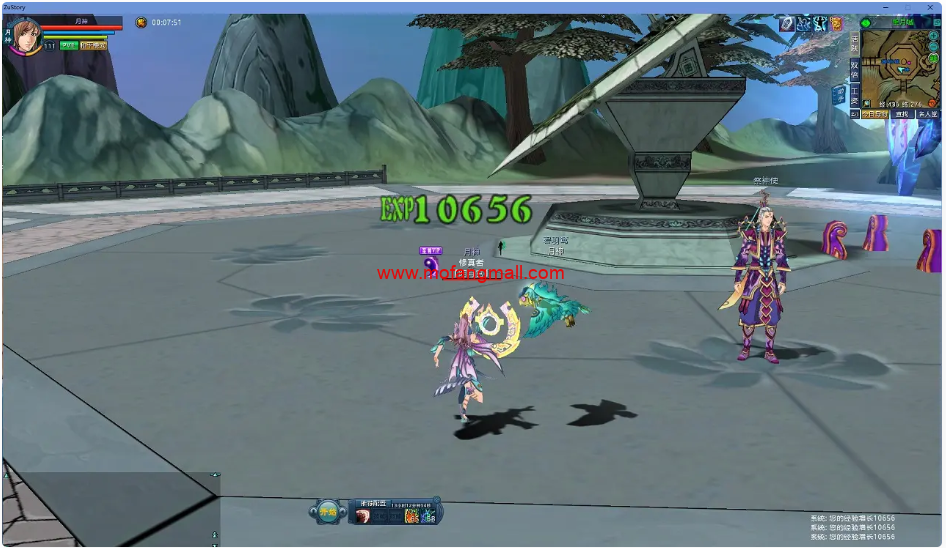Select the blue lightning skill slot
The height and width of the screenshot is (548, 946).
(x=428, y=516)
